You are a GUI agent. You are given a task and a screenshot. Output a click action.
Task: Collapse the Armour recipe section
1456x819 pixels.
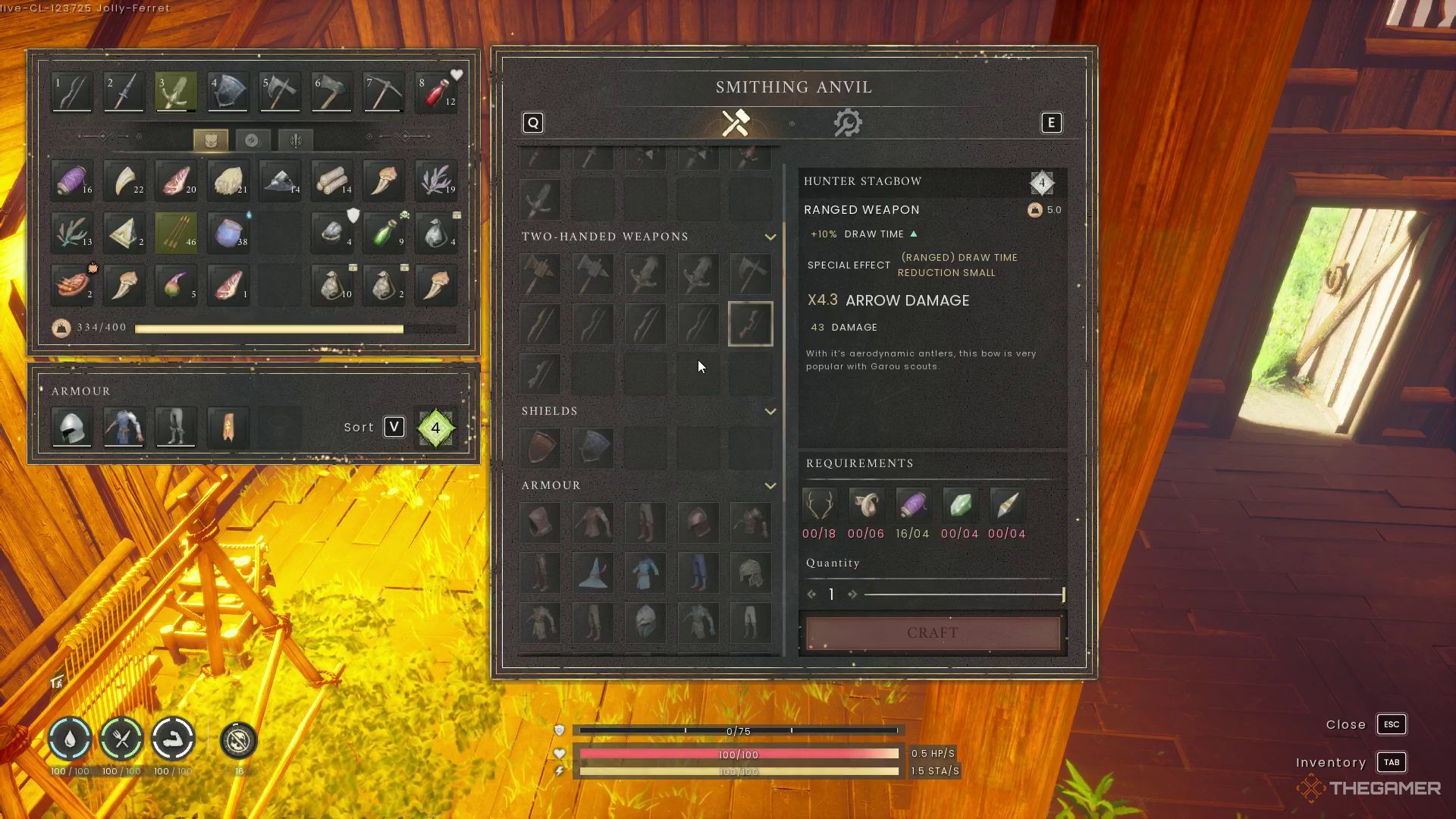tap(770, 486)
